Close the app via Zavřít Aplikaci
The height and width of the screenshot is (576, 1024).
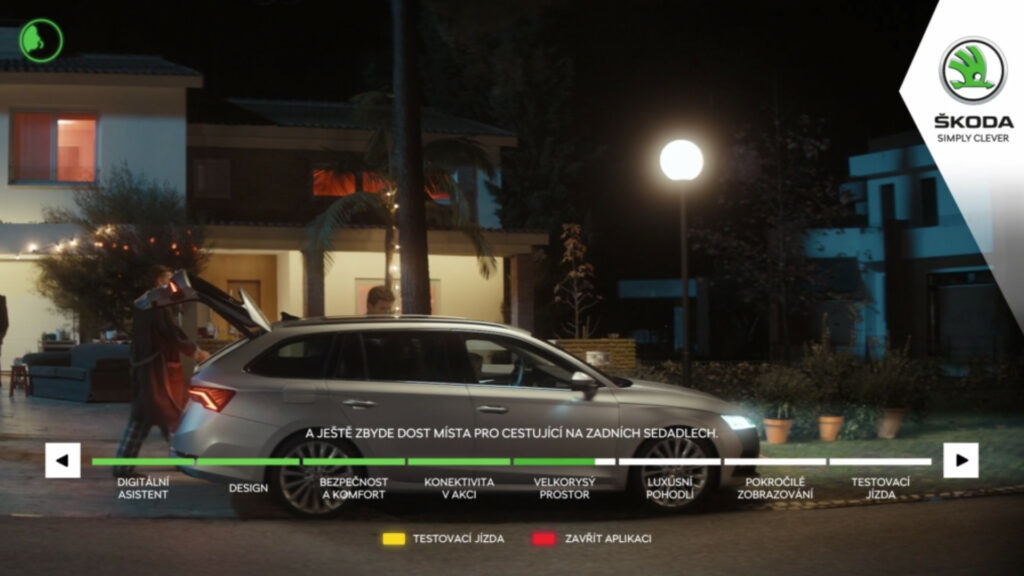click(591, 539)
